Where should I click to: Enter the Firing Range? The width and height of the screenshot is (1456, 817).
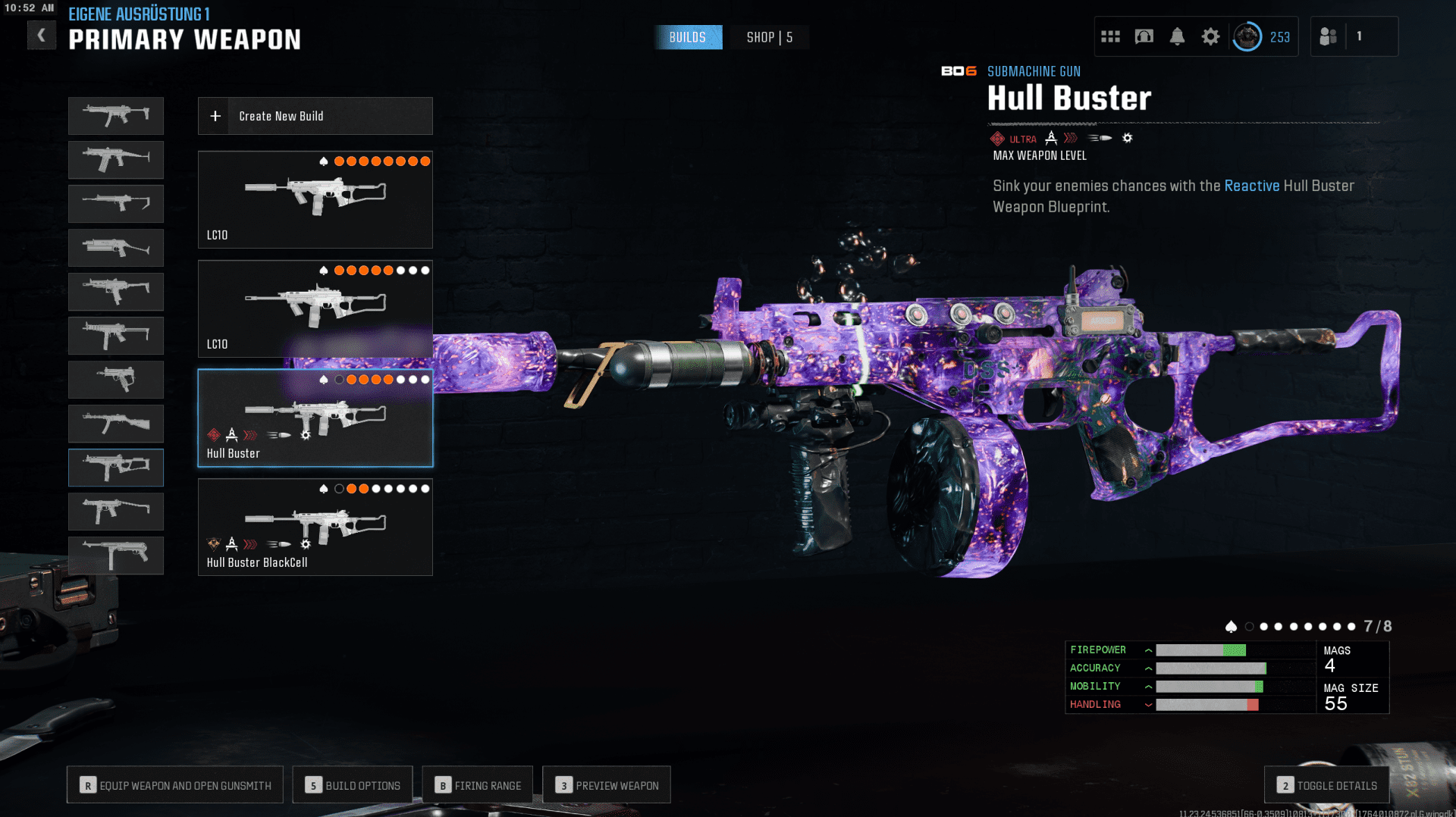click(x=478, y=785)
